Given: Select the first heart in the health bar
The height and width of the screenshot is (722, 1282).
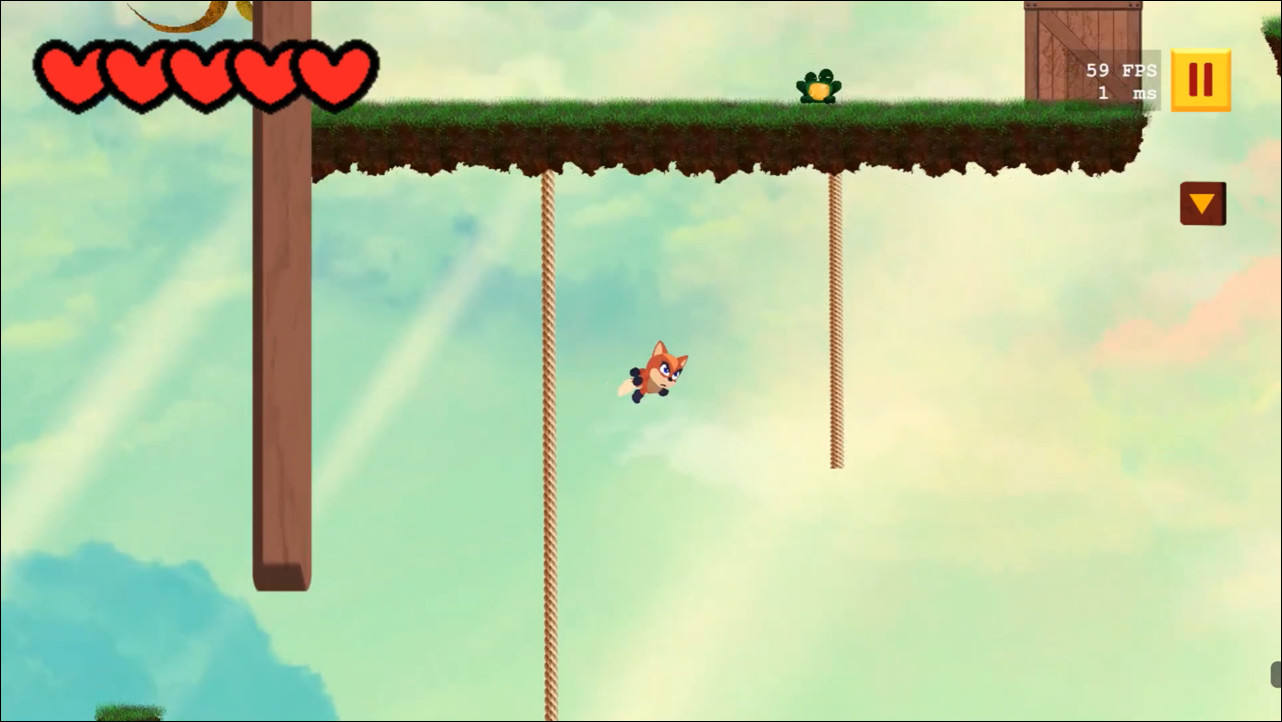Looking at the screenshot, I should (x=73, y=75).
